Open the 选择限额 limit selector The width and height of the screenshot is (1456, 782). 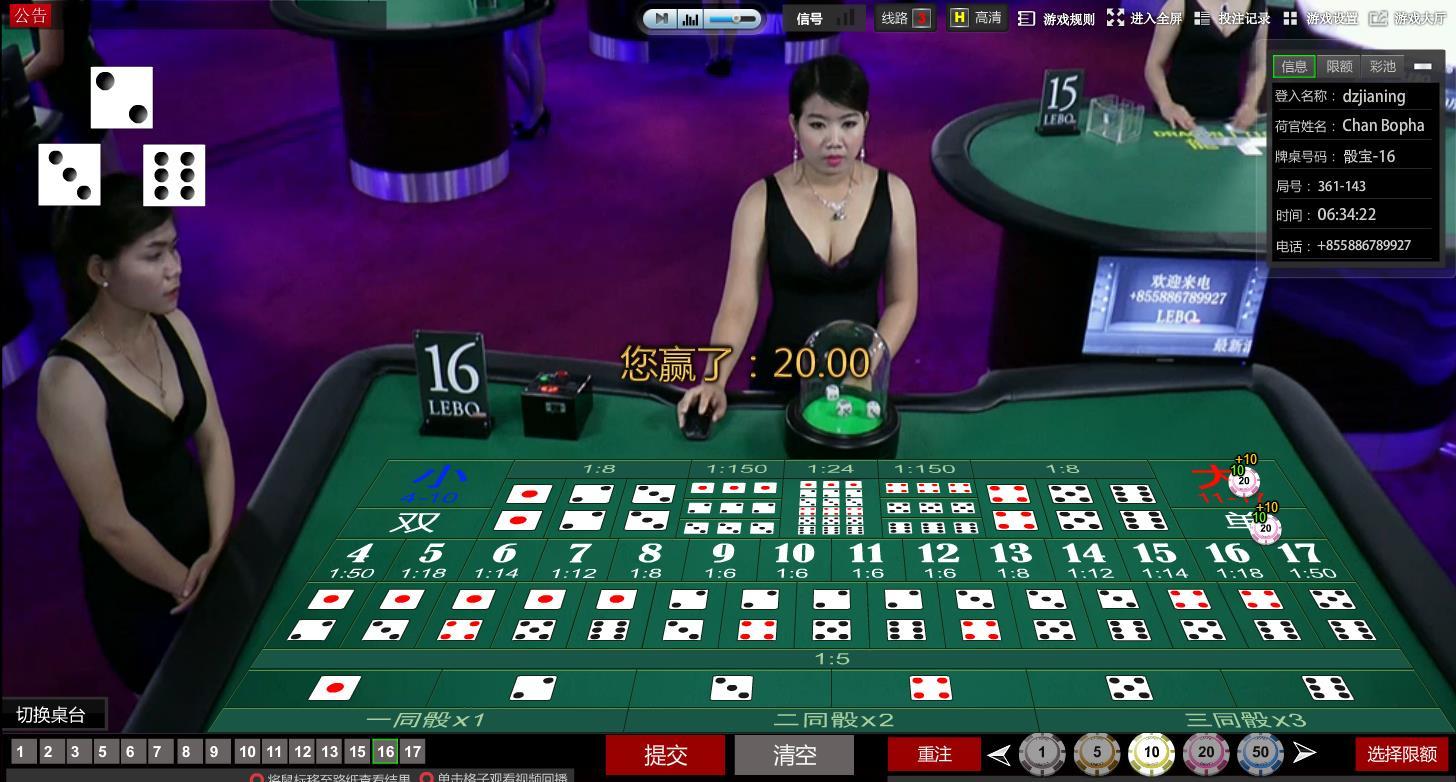point(1401,754)
